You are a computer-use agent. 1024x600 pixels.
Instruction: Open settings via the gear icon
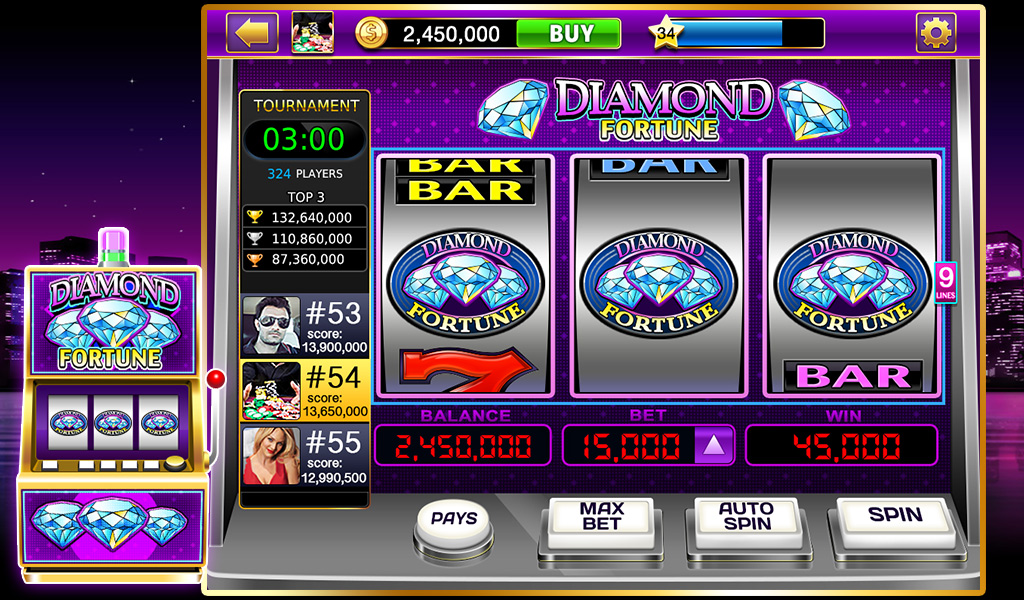pos(936,34)
